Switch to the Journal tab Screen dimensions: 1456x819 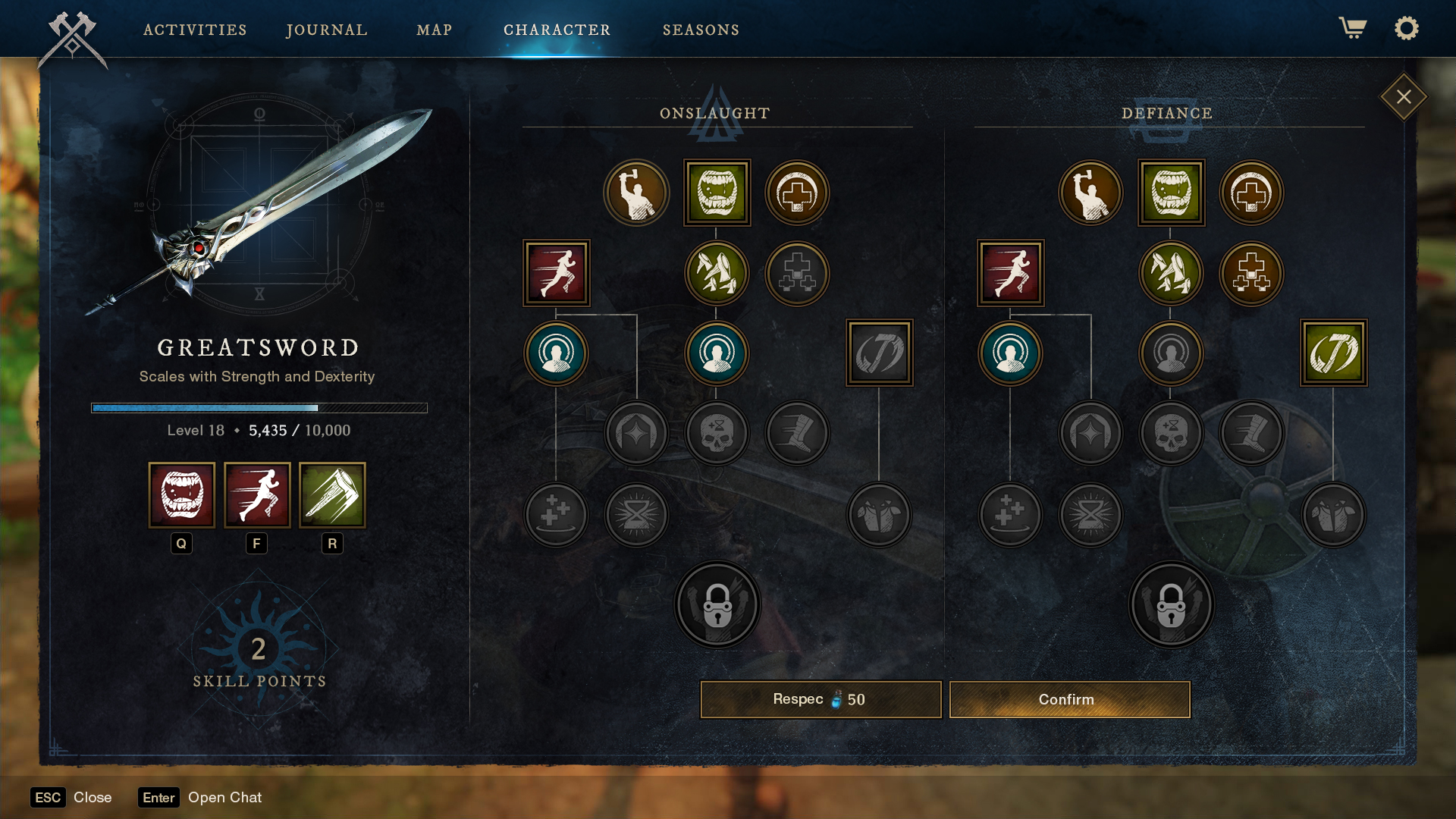coord(326,30)
